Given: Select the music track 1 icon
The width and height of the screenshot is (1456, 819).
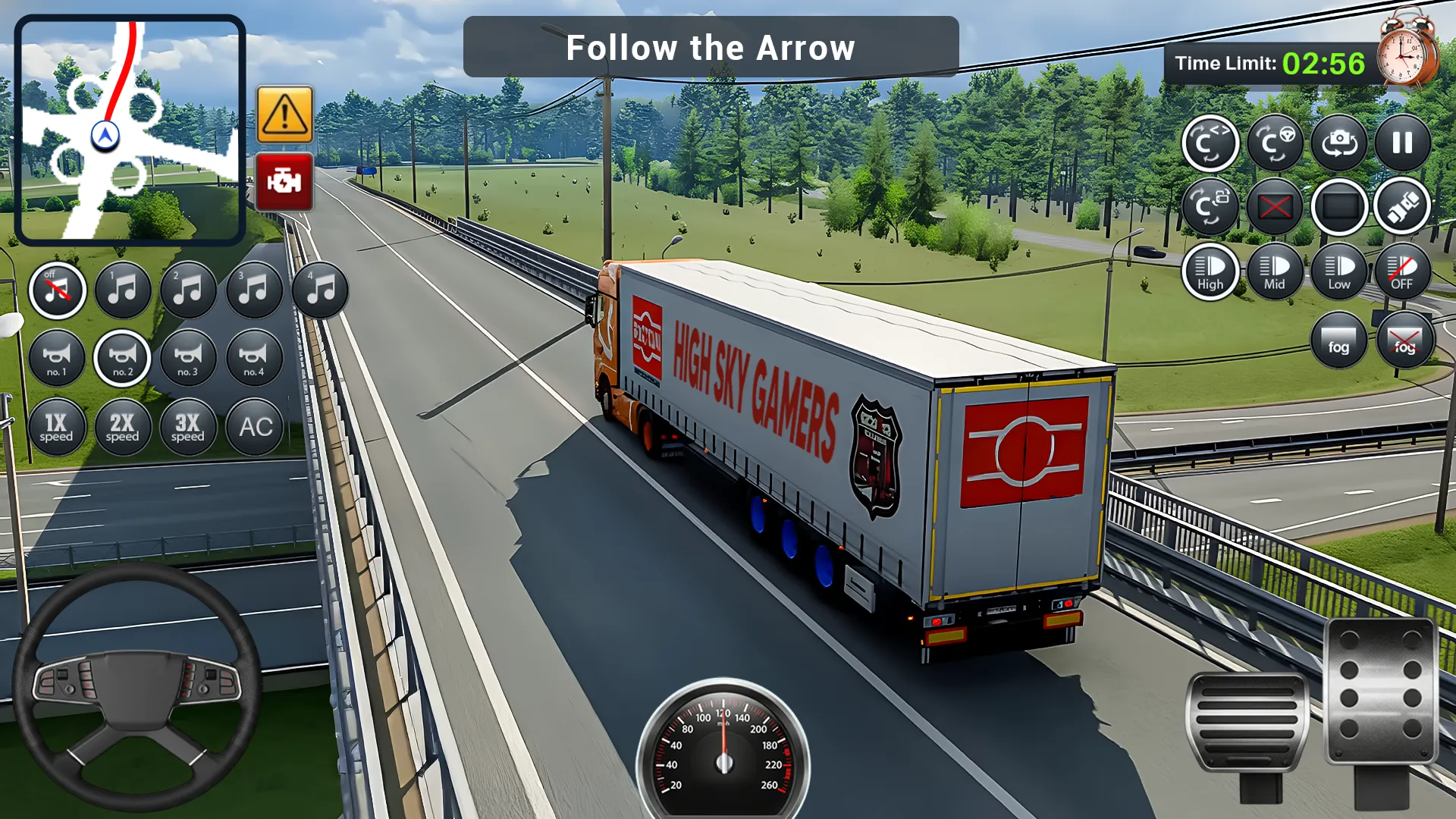Looking at the screenshot, I should coord(123,290).
